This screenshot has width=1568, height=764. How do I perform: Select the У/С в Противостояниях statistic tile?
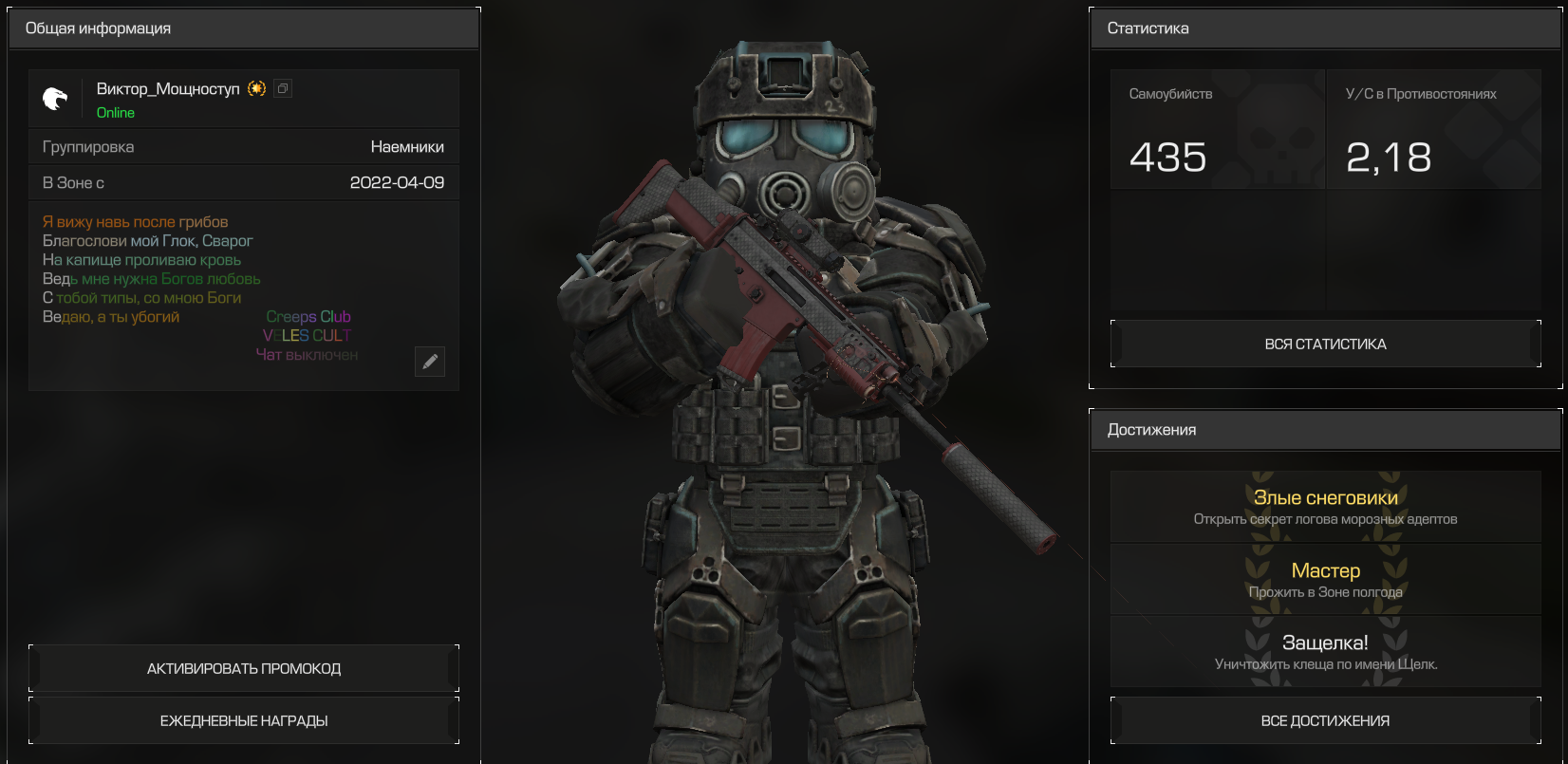pos(1433,130)
